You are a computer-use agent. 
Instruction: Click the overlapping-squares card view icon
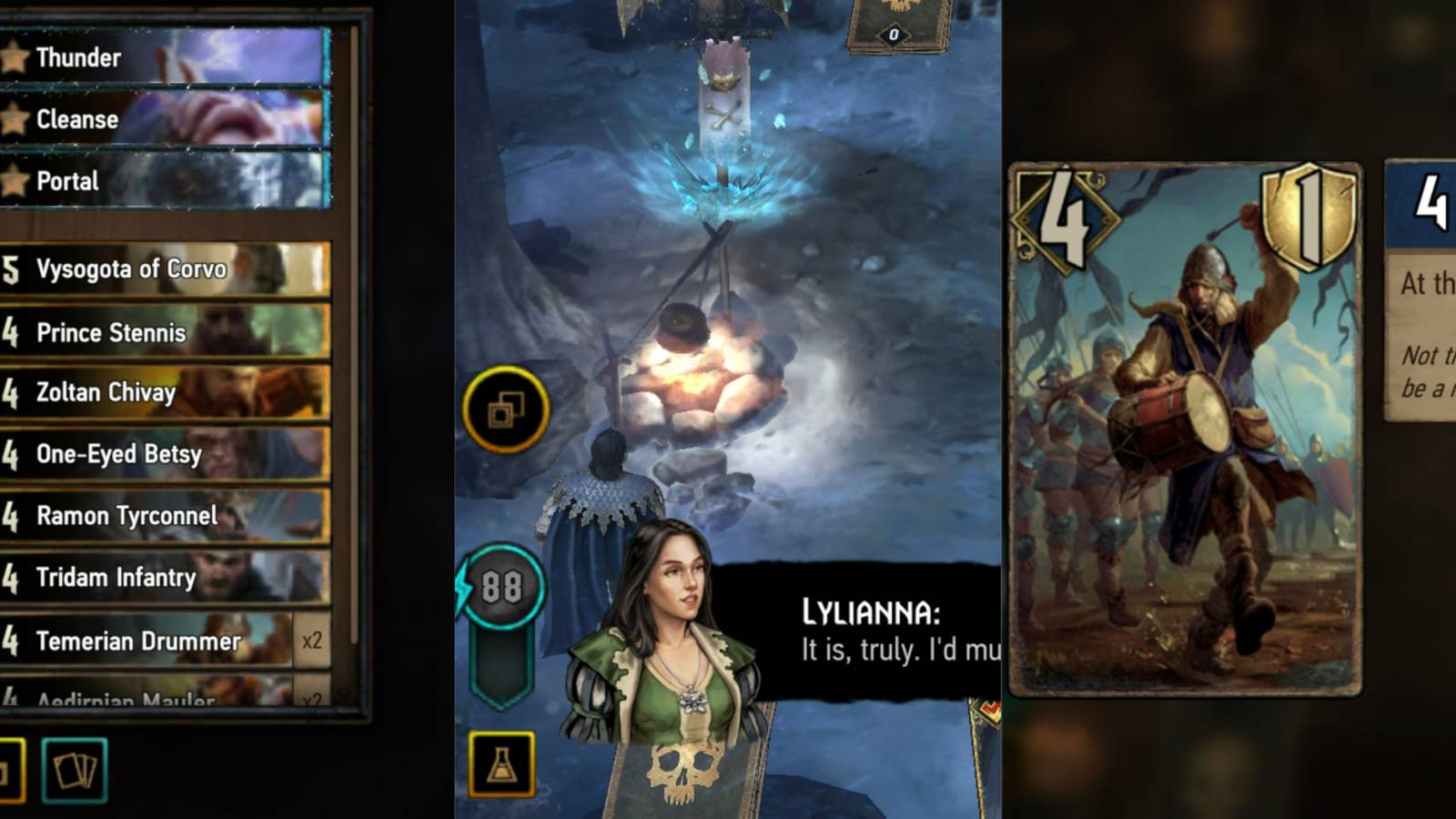pos(504,411)
